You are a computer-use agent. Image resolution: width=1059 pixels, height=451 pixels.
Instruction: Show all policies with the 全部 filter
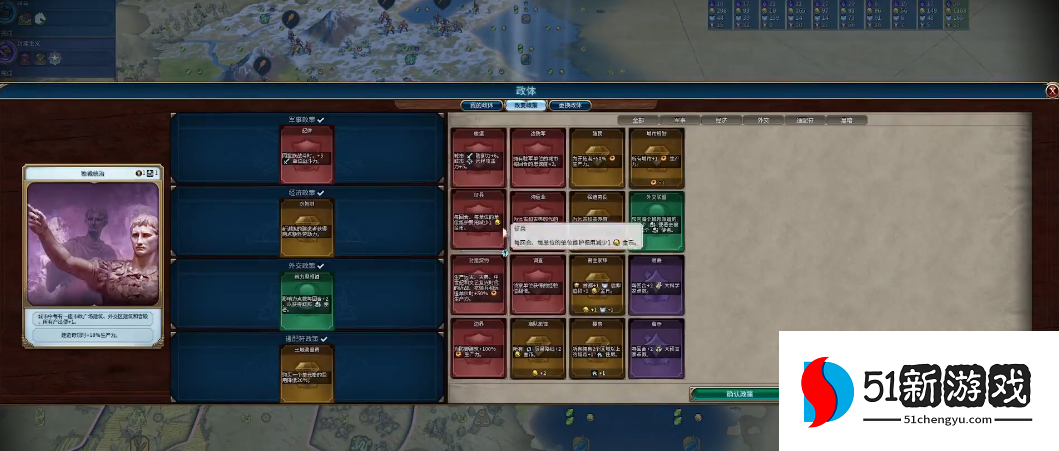(x=637, y=120)
